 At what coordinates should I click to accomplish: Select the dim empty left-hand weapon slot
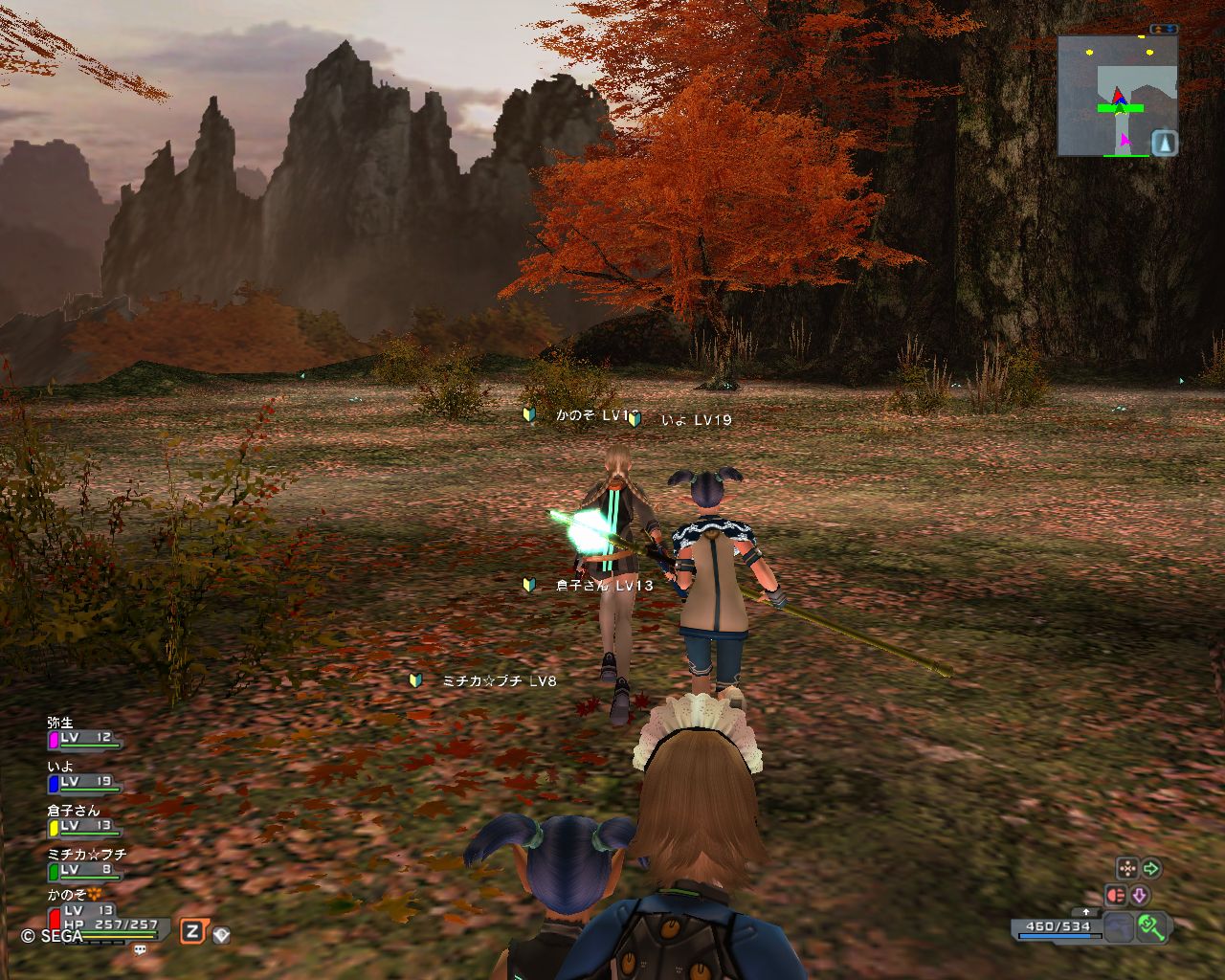tap(1118, 927)
